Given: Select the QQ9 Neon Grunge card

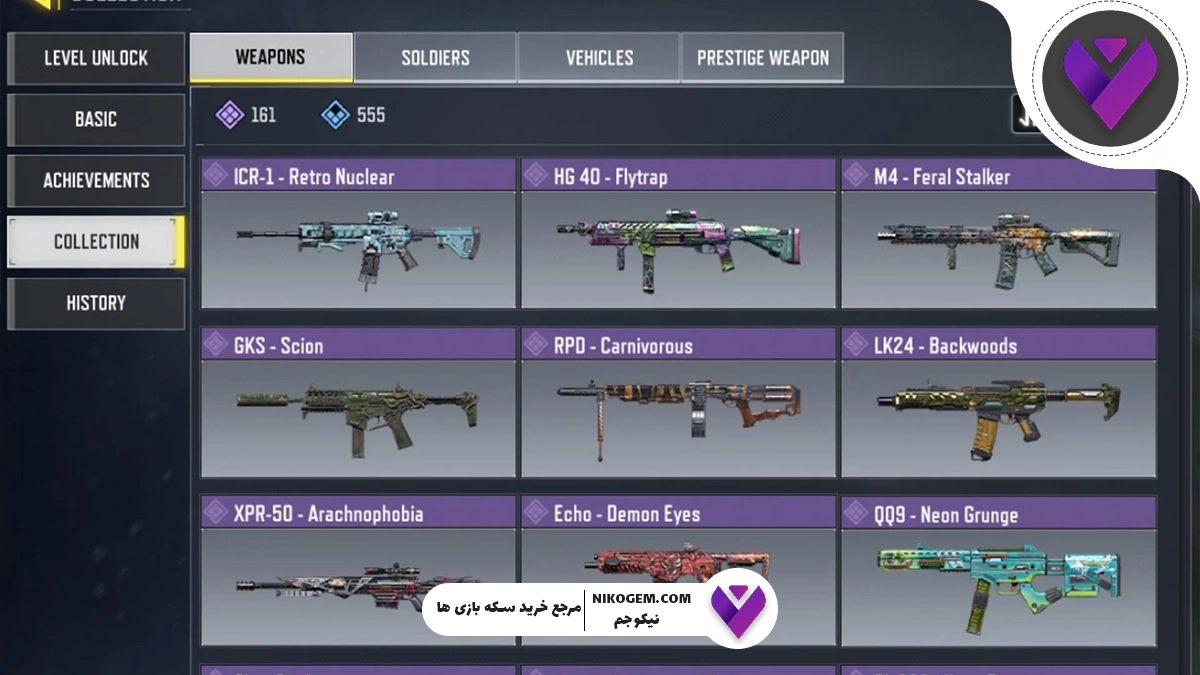Looking at the screenshot, I should [998, 572].
